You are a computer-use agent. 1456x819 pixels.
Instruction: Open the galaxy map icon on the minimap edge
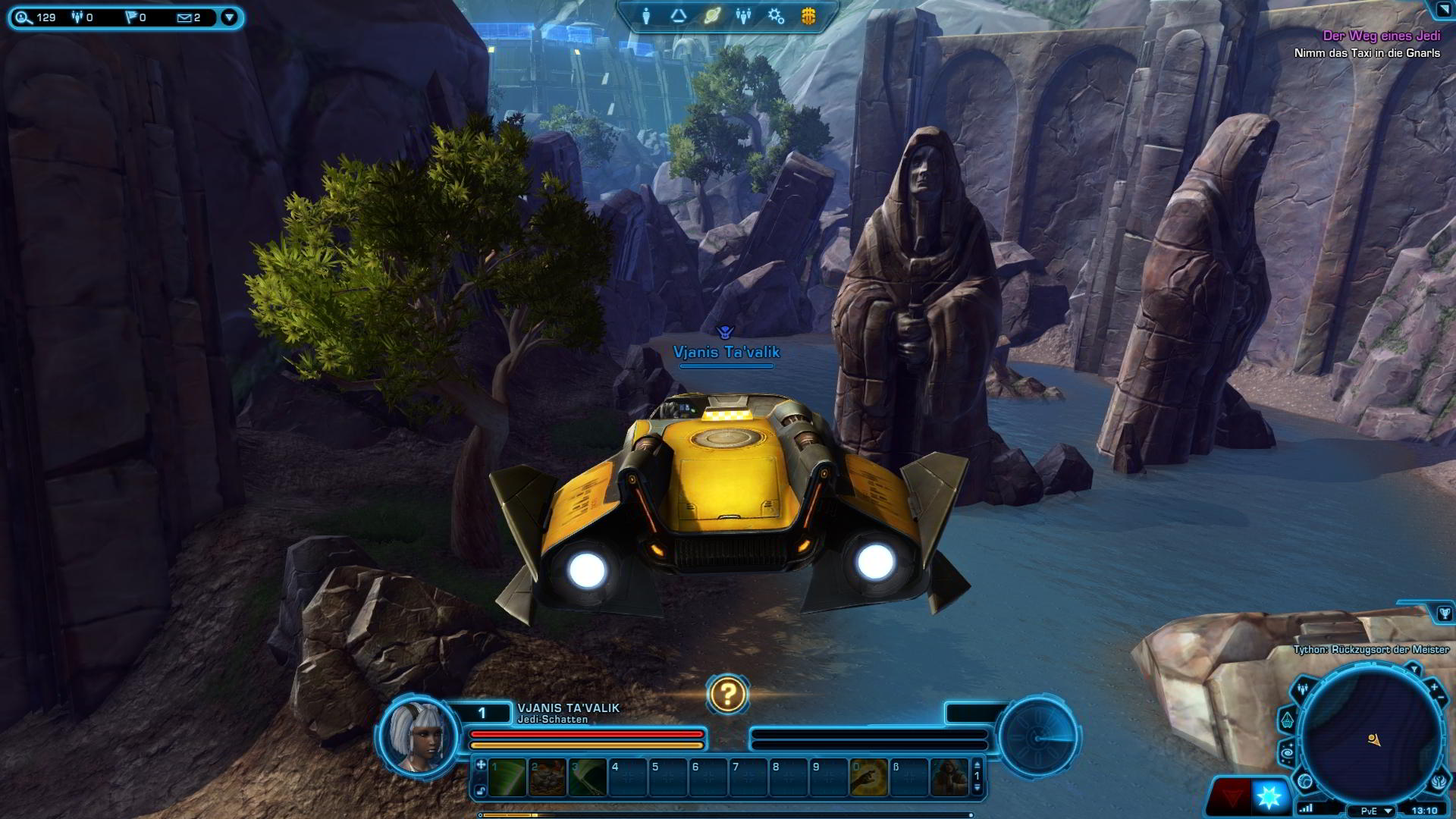click(x=1288, y=753)
